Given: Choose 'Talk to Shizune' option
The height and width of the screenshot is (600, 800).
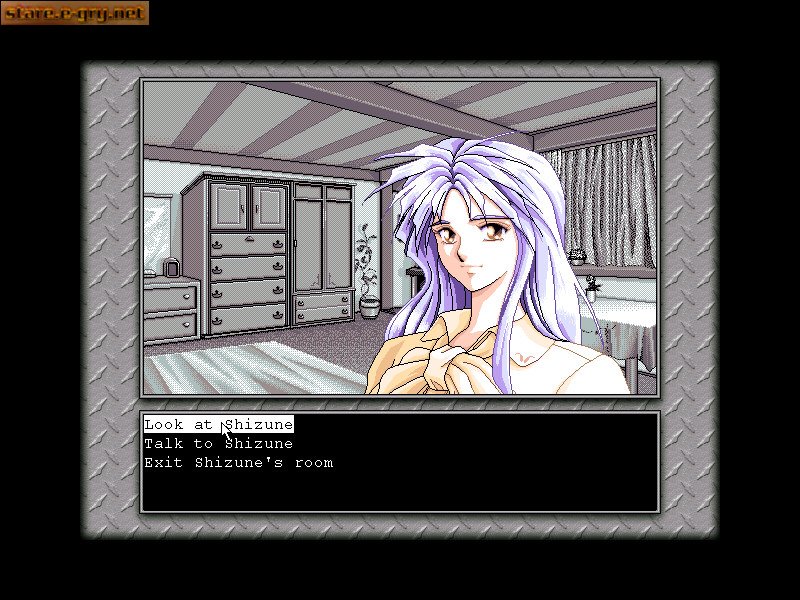Looking at the screenshot, I should tap(218, 443).
